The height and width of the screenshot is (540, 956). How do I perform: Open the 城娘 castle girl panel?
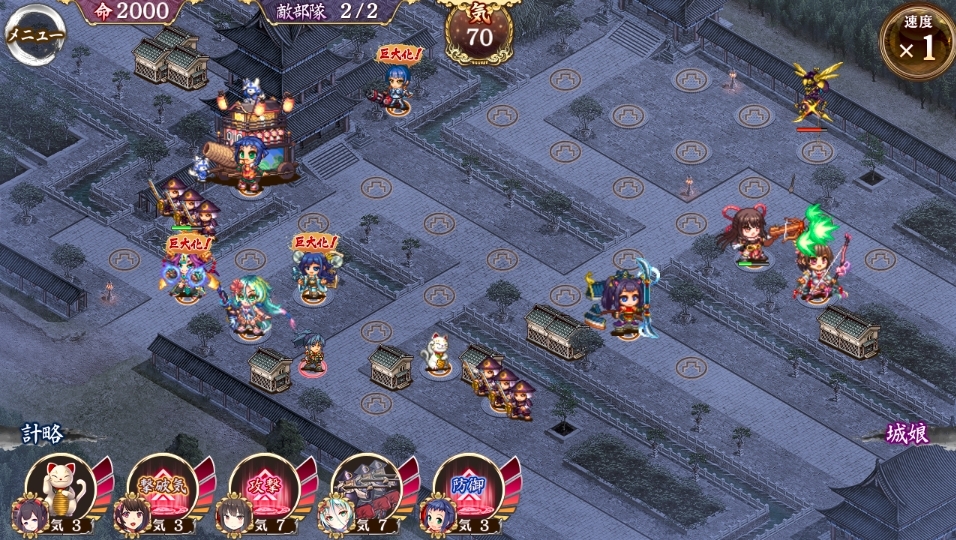(908, 434)
